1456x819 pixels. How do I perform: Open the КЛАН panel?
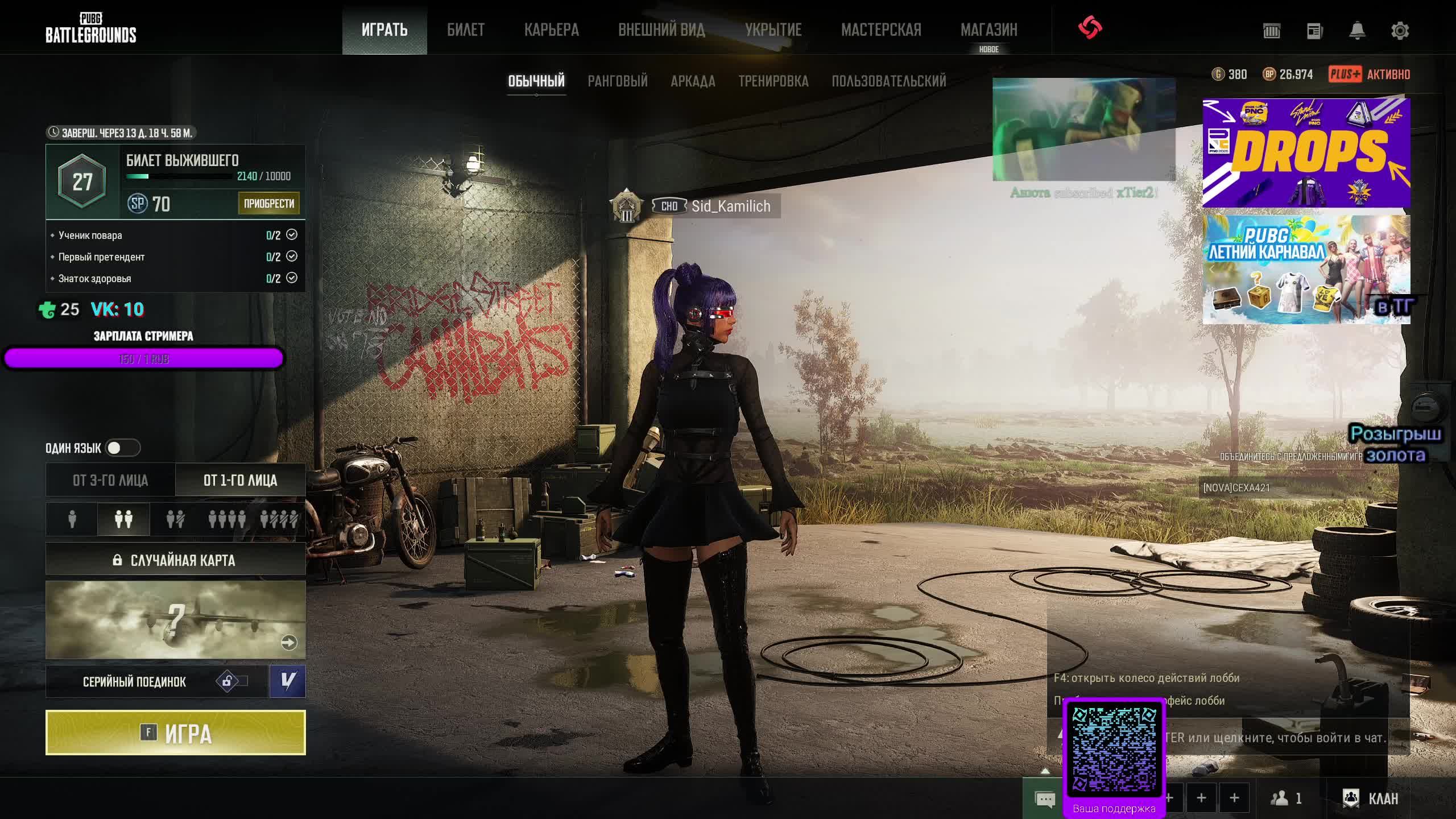point(1371,799)
